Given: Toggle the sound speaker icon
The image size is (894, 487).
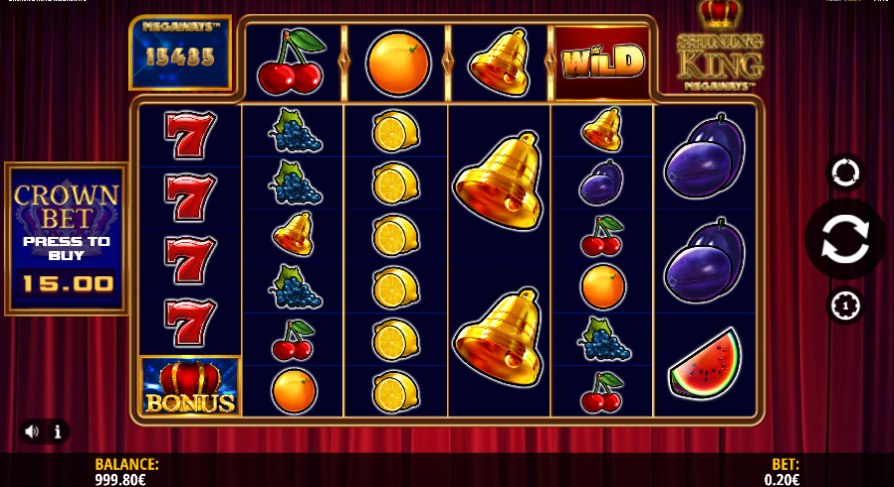Looking at the screenshot, I should tap(32, 432).
